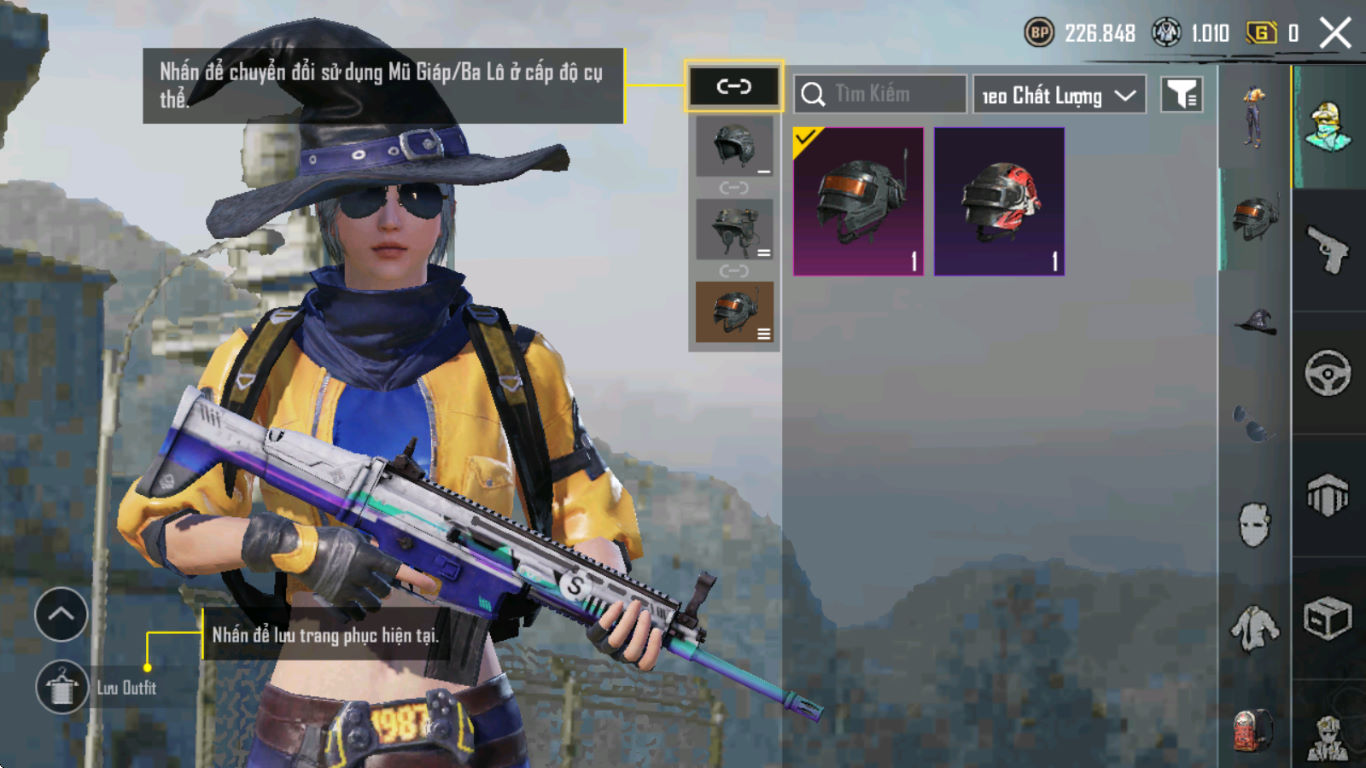Switch to the pistol weapons category
The image size is (1366, 768).
1328,248
